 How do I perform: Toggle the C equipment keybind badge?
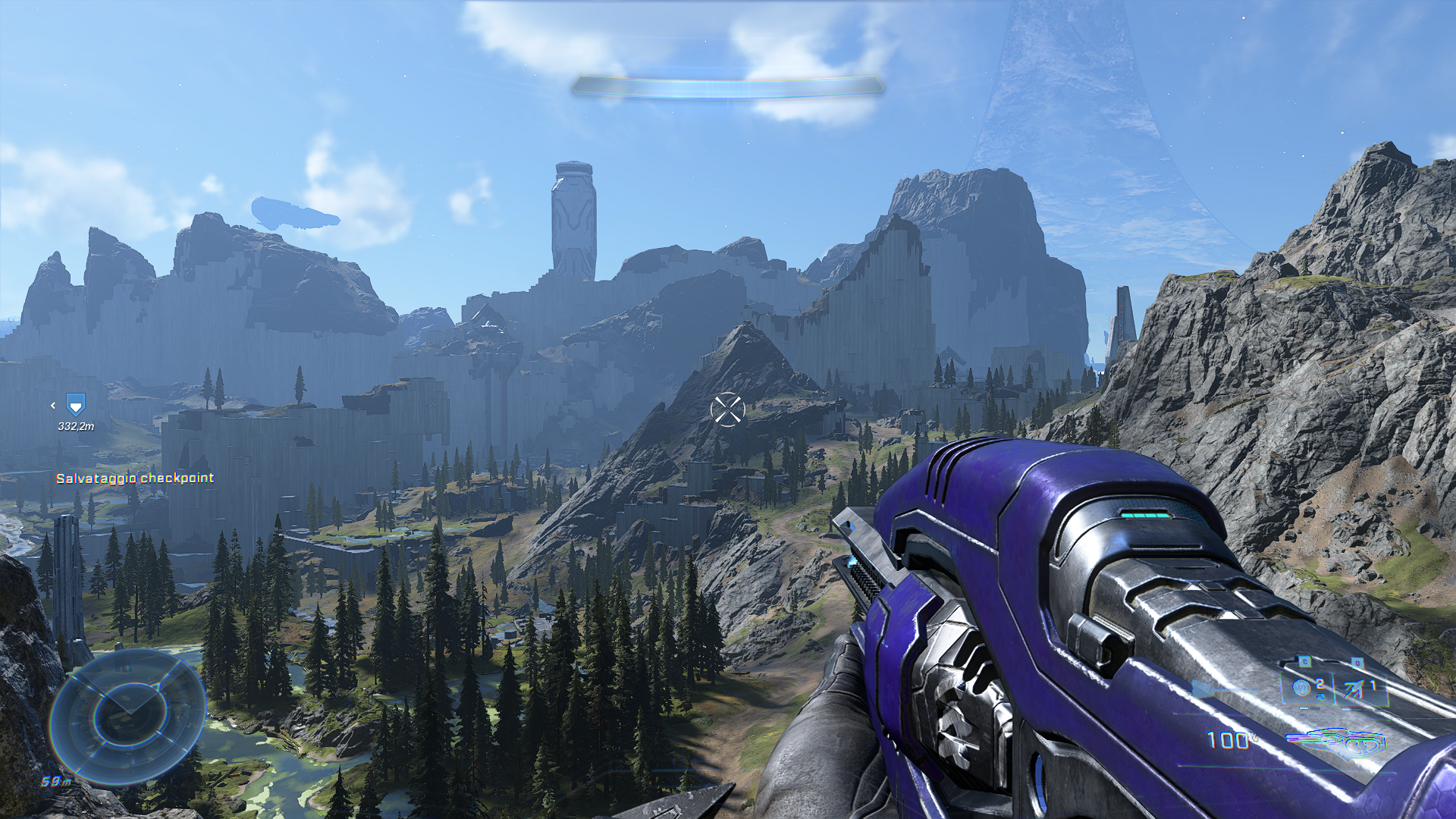click(x=1304, y=661)
